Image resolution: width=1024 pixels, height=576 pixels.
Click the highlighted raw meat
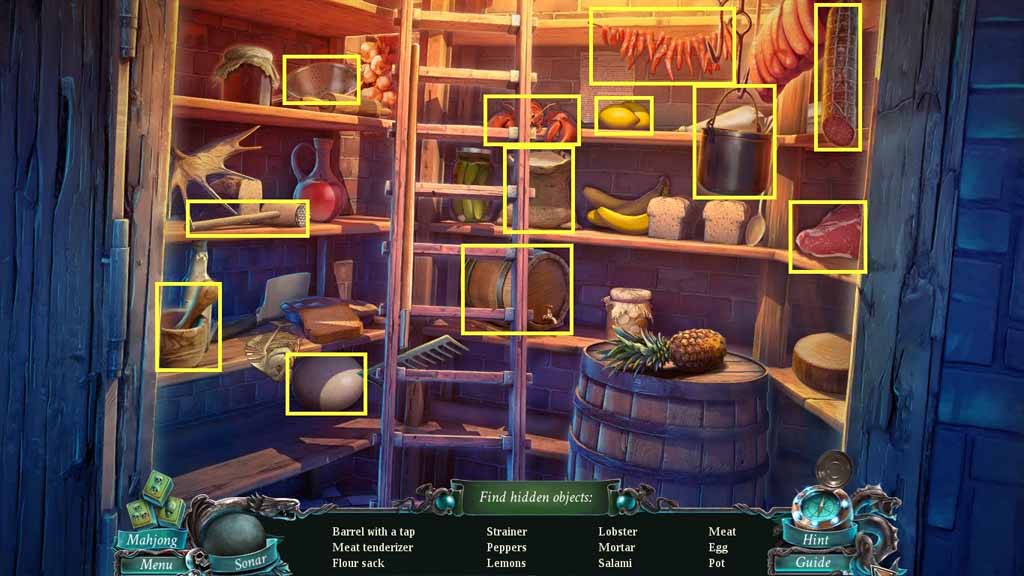(x=827, y=237)
